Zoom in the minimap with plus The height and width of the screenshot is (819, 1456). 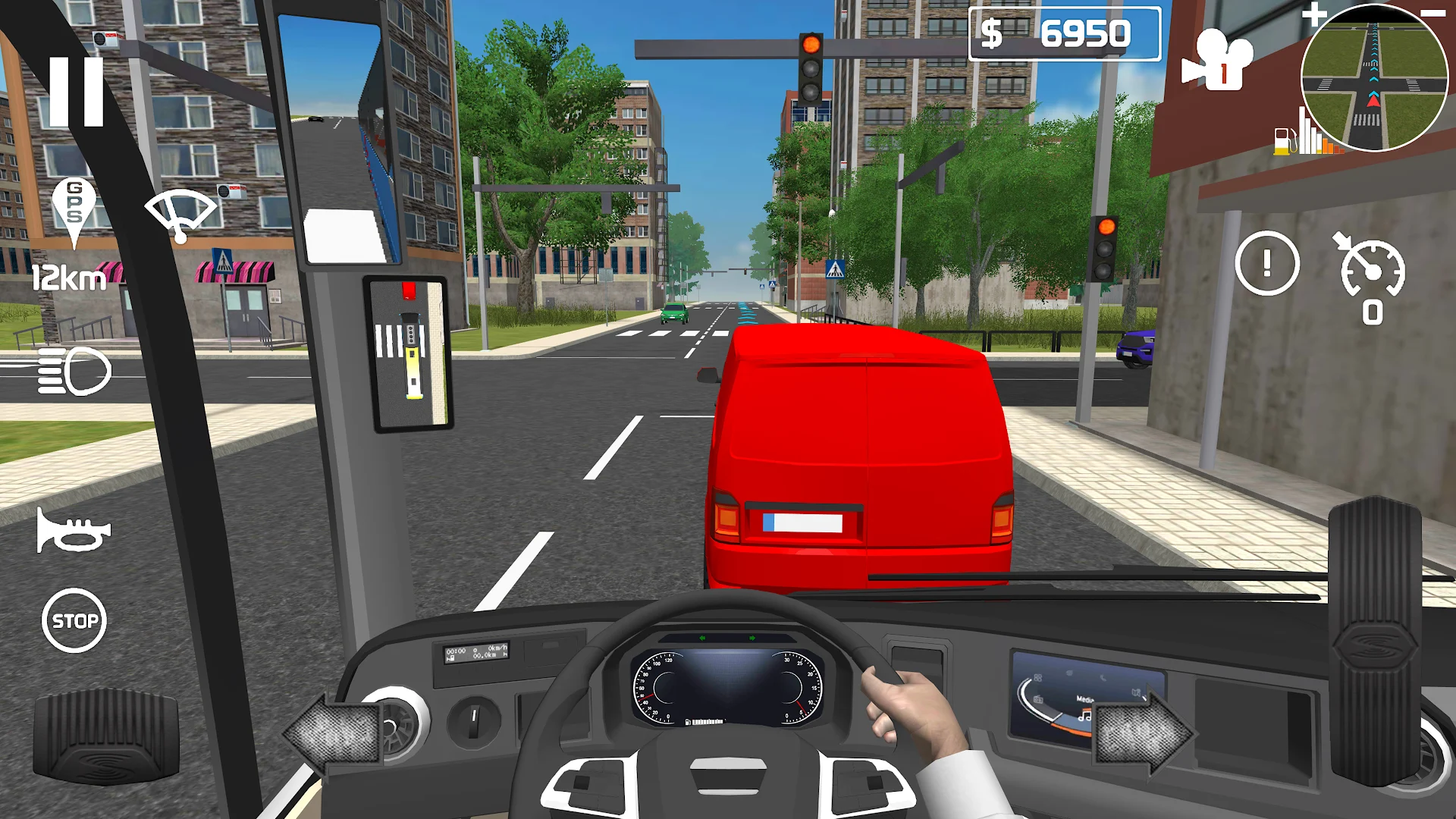click(1314, 15)
